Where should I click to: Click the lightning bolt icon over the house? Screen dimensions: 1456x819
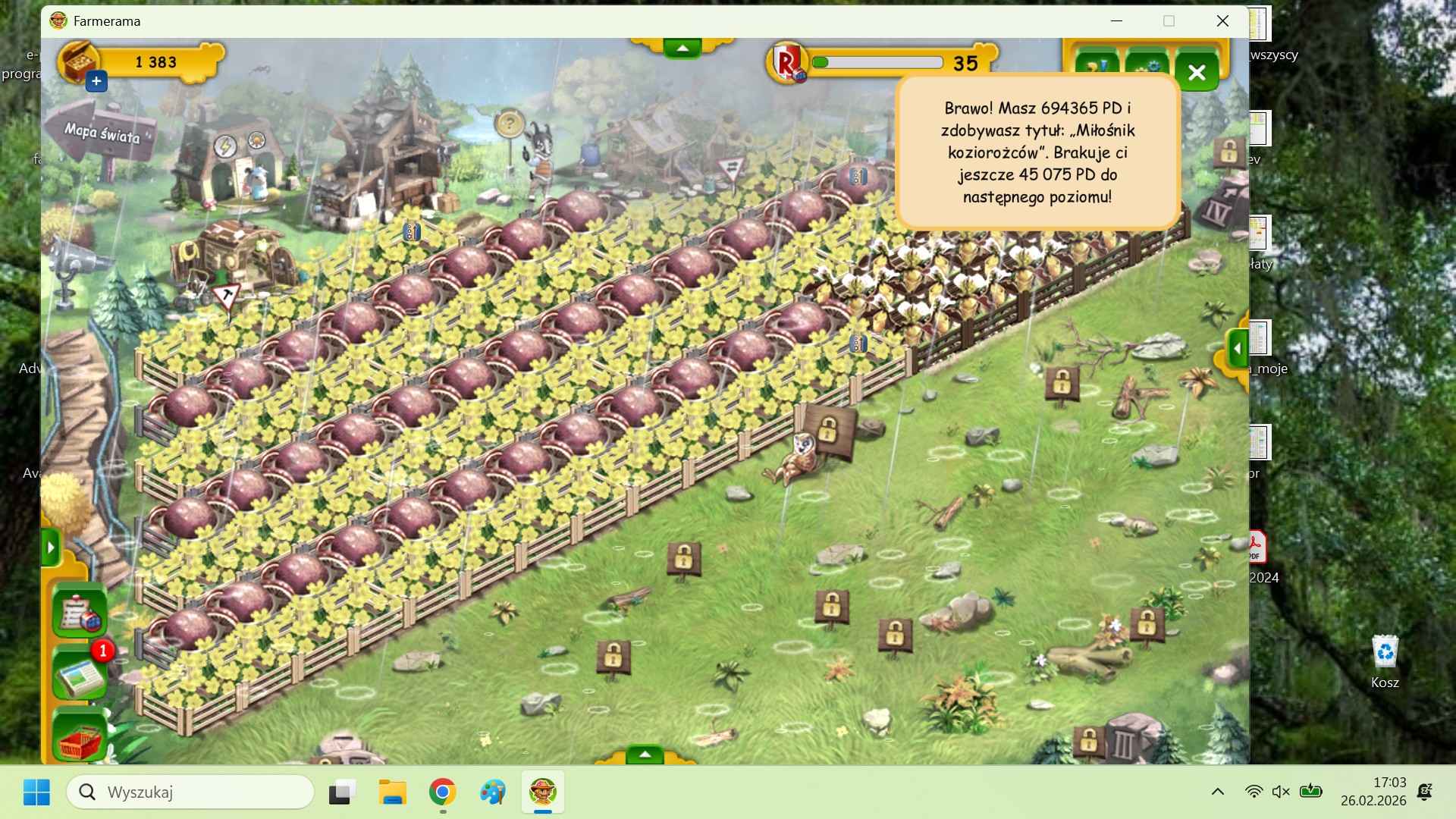pos(224,146)
